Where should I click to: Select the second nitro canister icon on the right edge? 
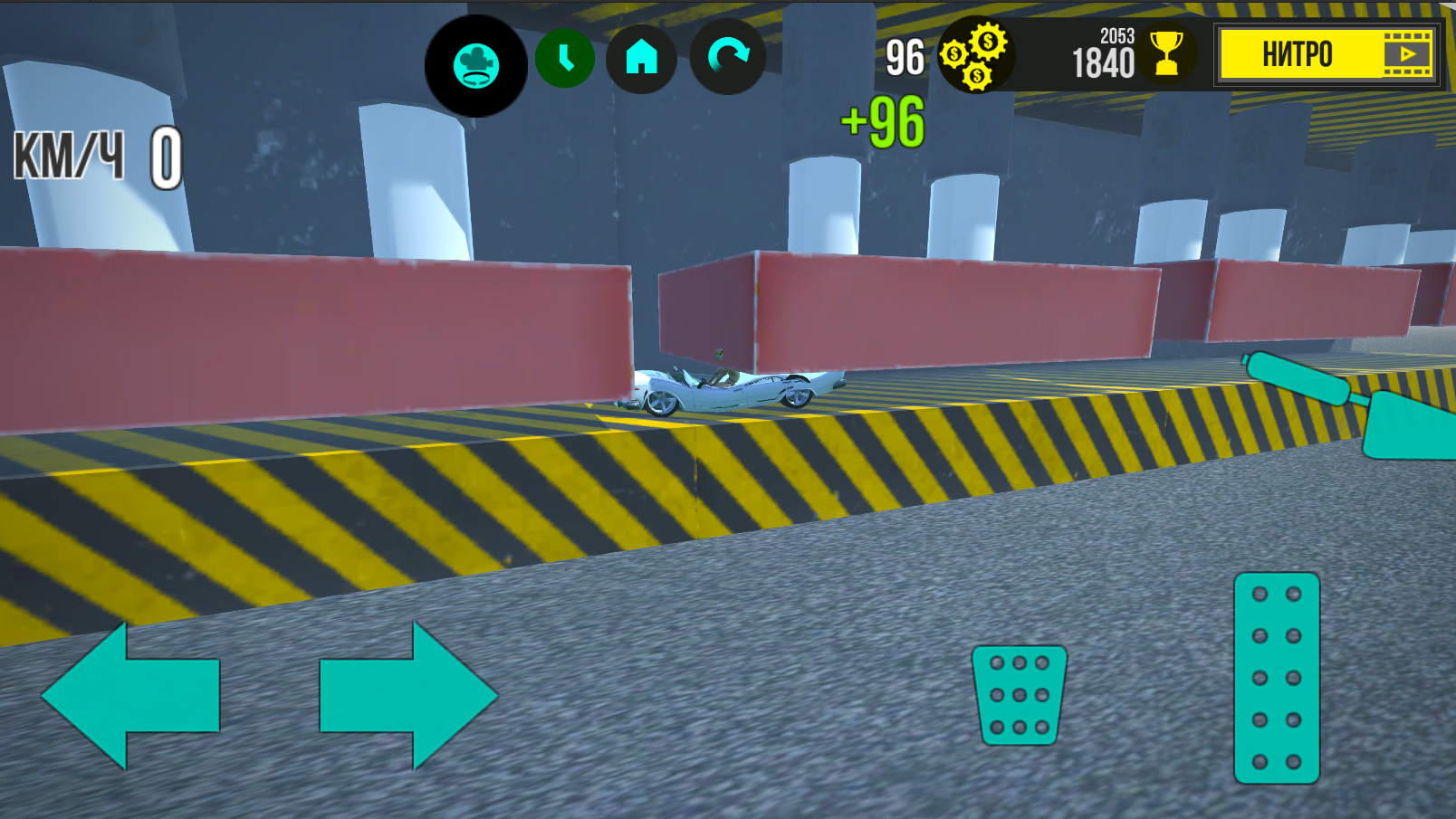[1413, 425]
